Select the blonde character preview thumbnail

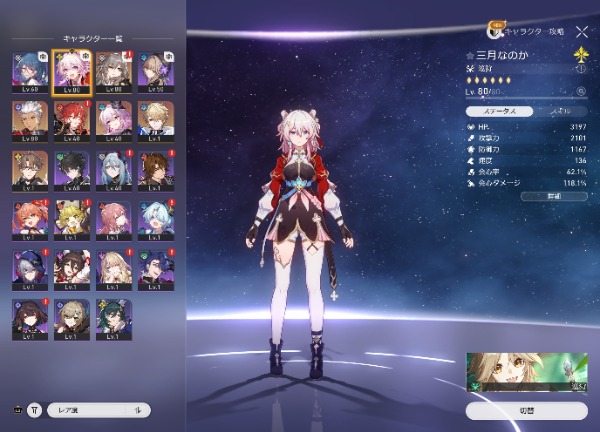tap(526, 370)
